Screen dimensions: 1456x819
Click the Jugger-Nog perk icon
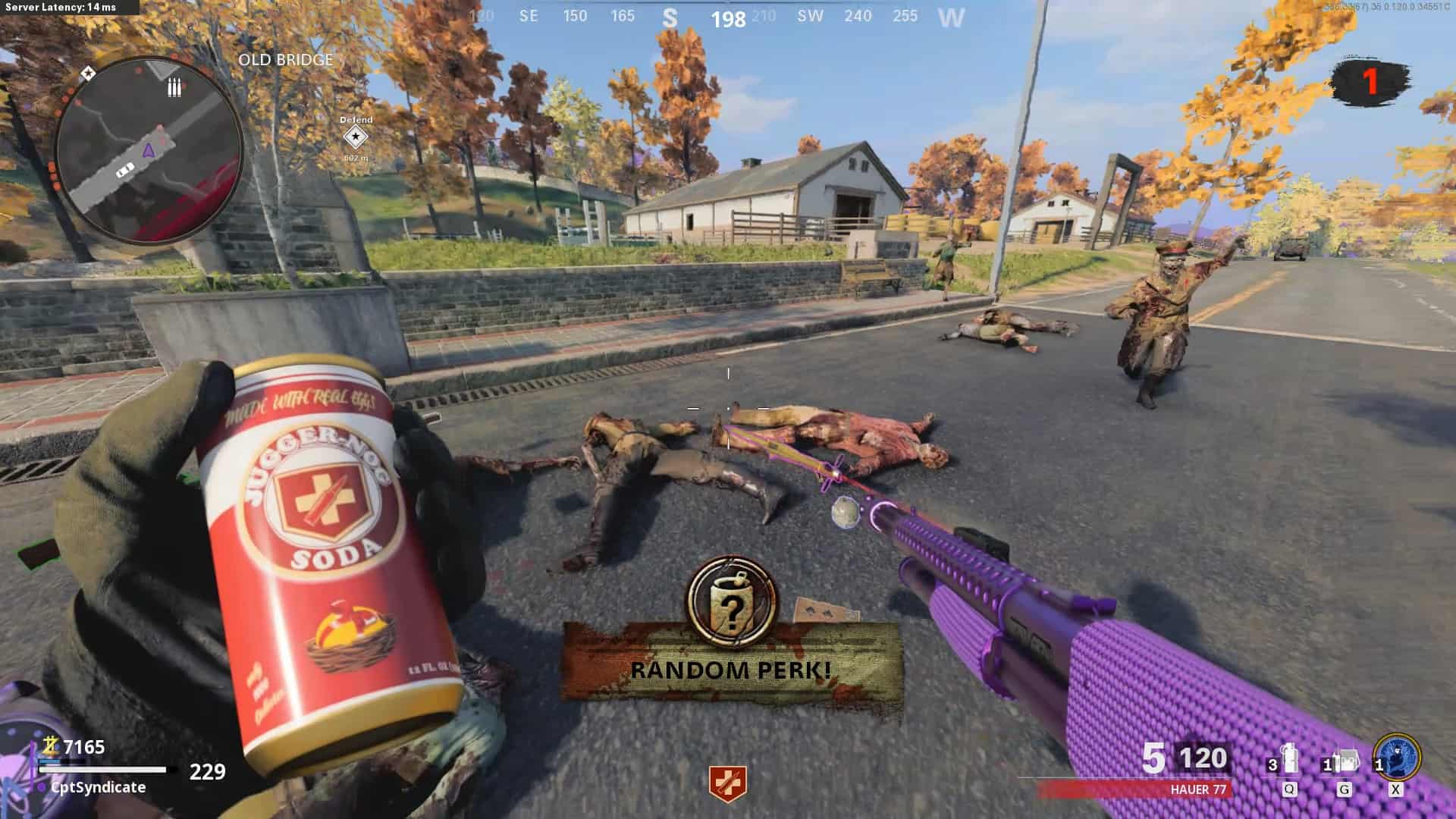pos(727,783)
